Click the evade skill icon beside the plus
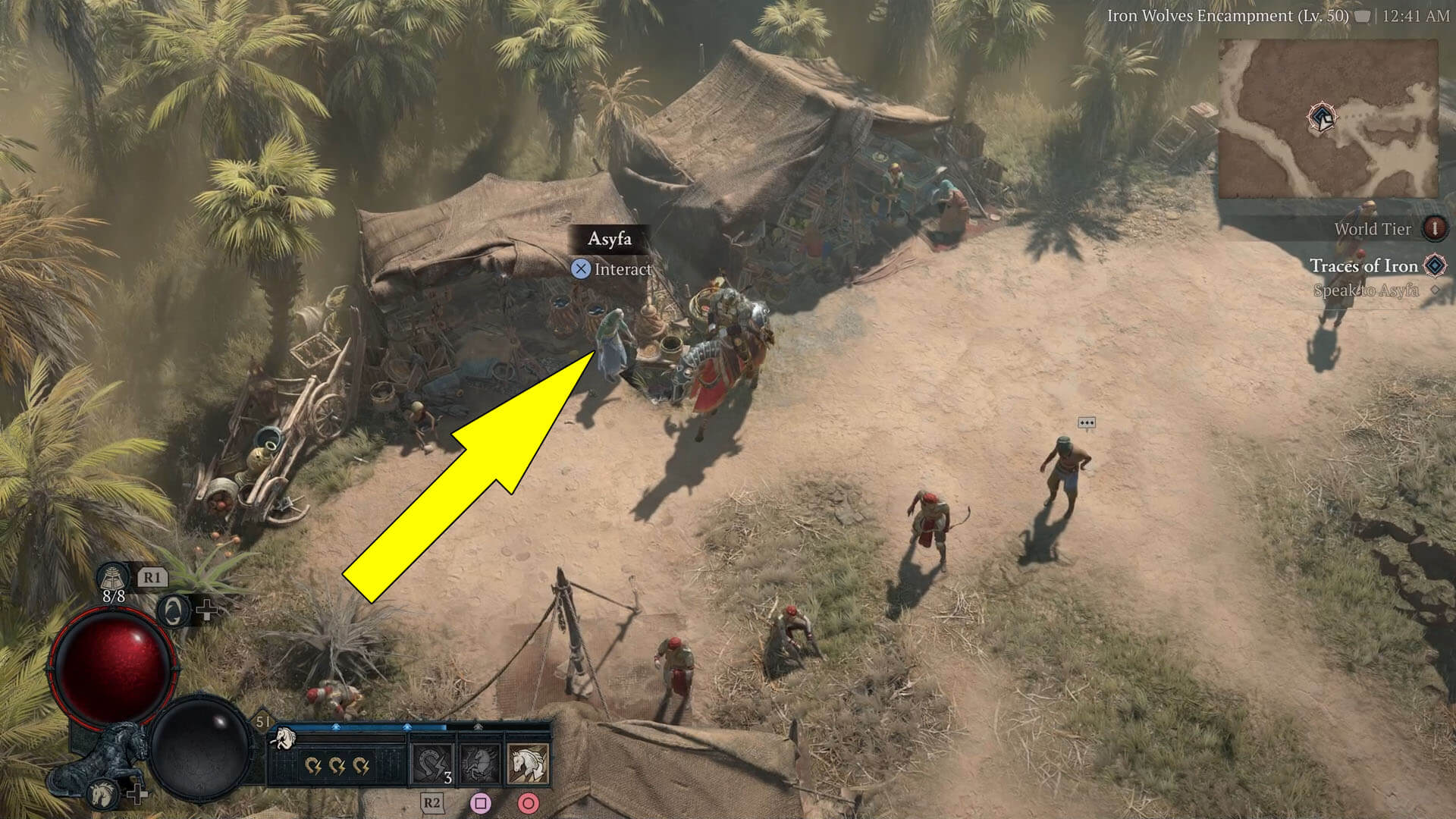Image resolution: width=1456 pixels, height=819 pixels. coord(174,613)
